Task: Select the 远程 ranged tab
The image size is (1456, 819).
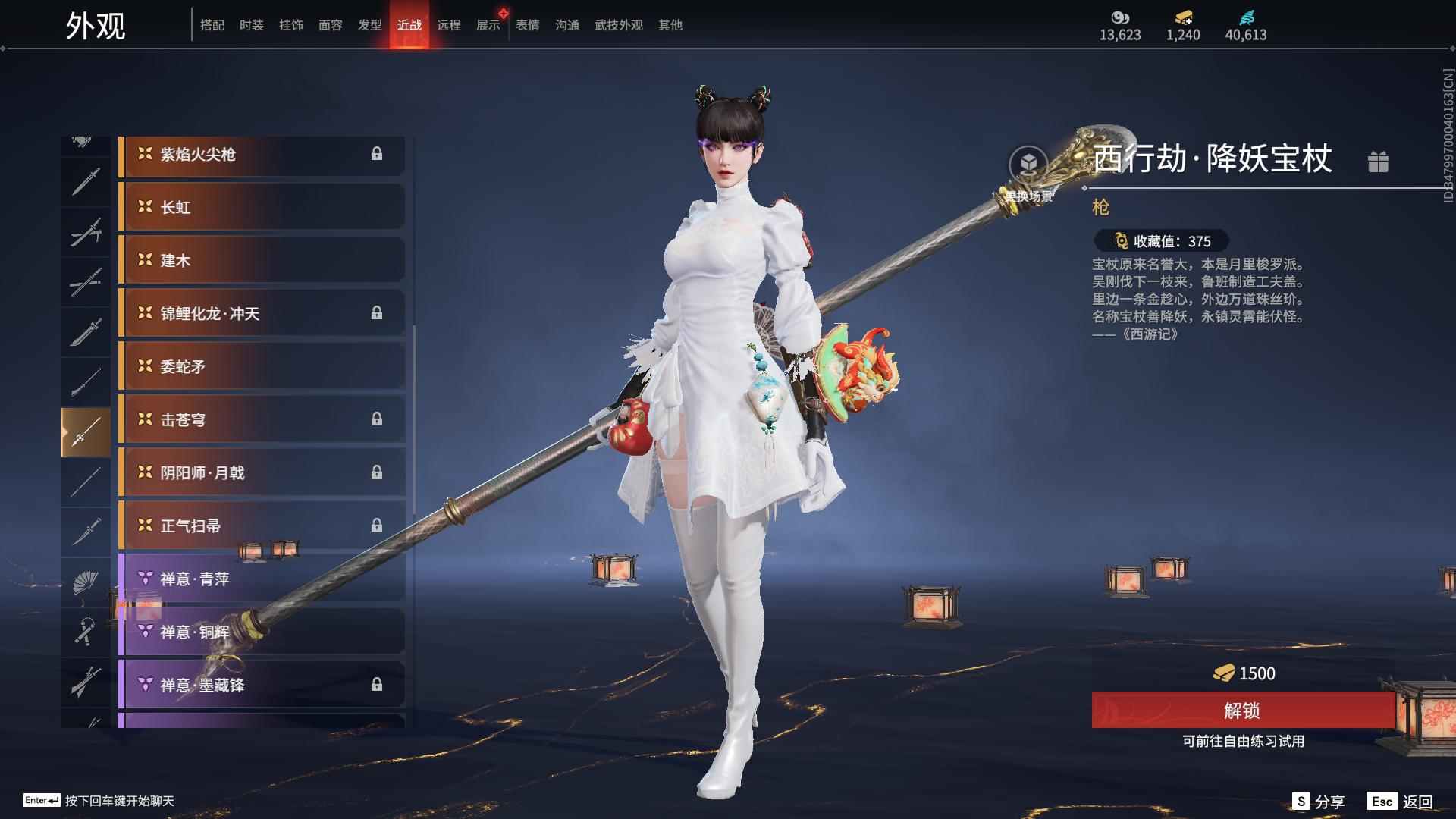Action: [448, 25]
